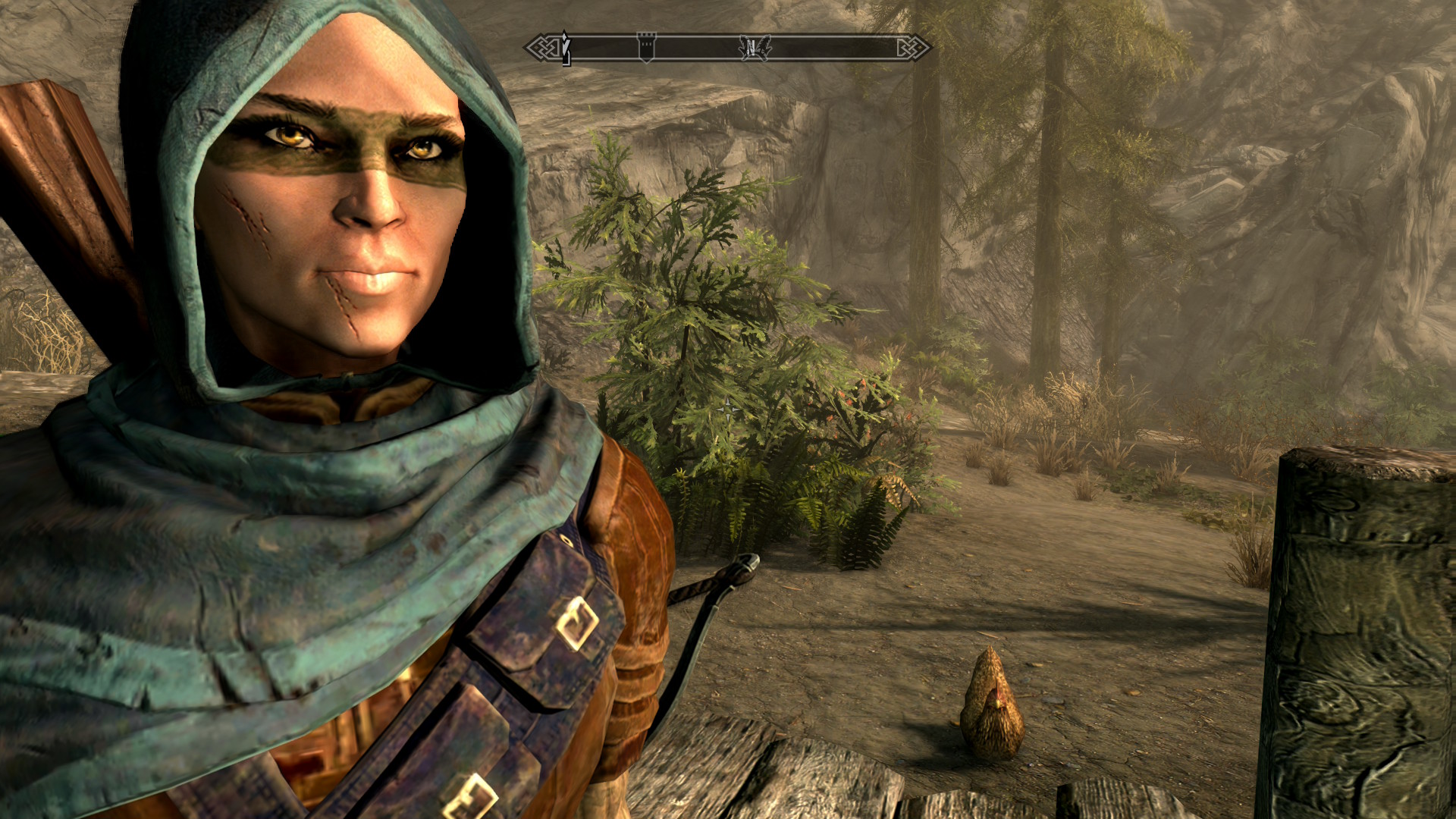The height and width of the screenshot is (819, 1456).
Task: Click the quest arrow marker on the compass
Action: pos(565,48)
